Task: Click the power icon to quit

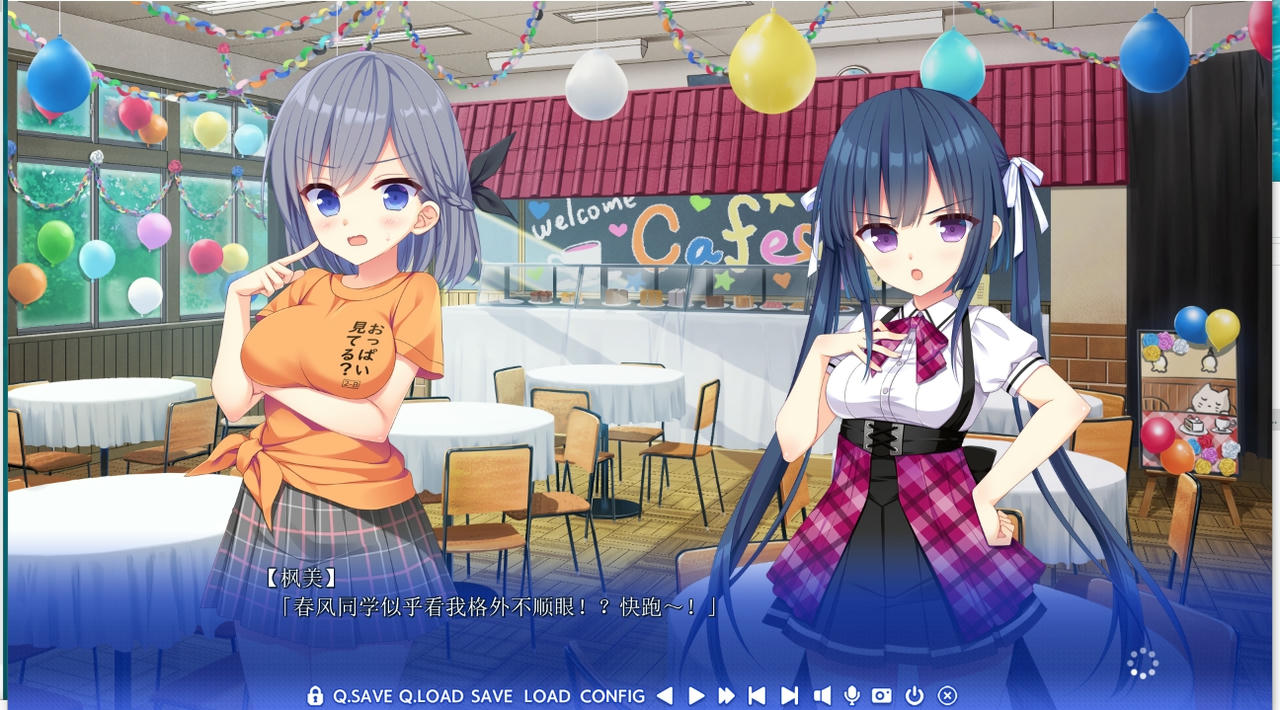Action: pyautogui.click(x=914, y=696)
